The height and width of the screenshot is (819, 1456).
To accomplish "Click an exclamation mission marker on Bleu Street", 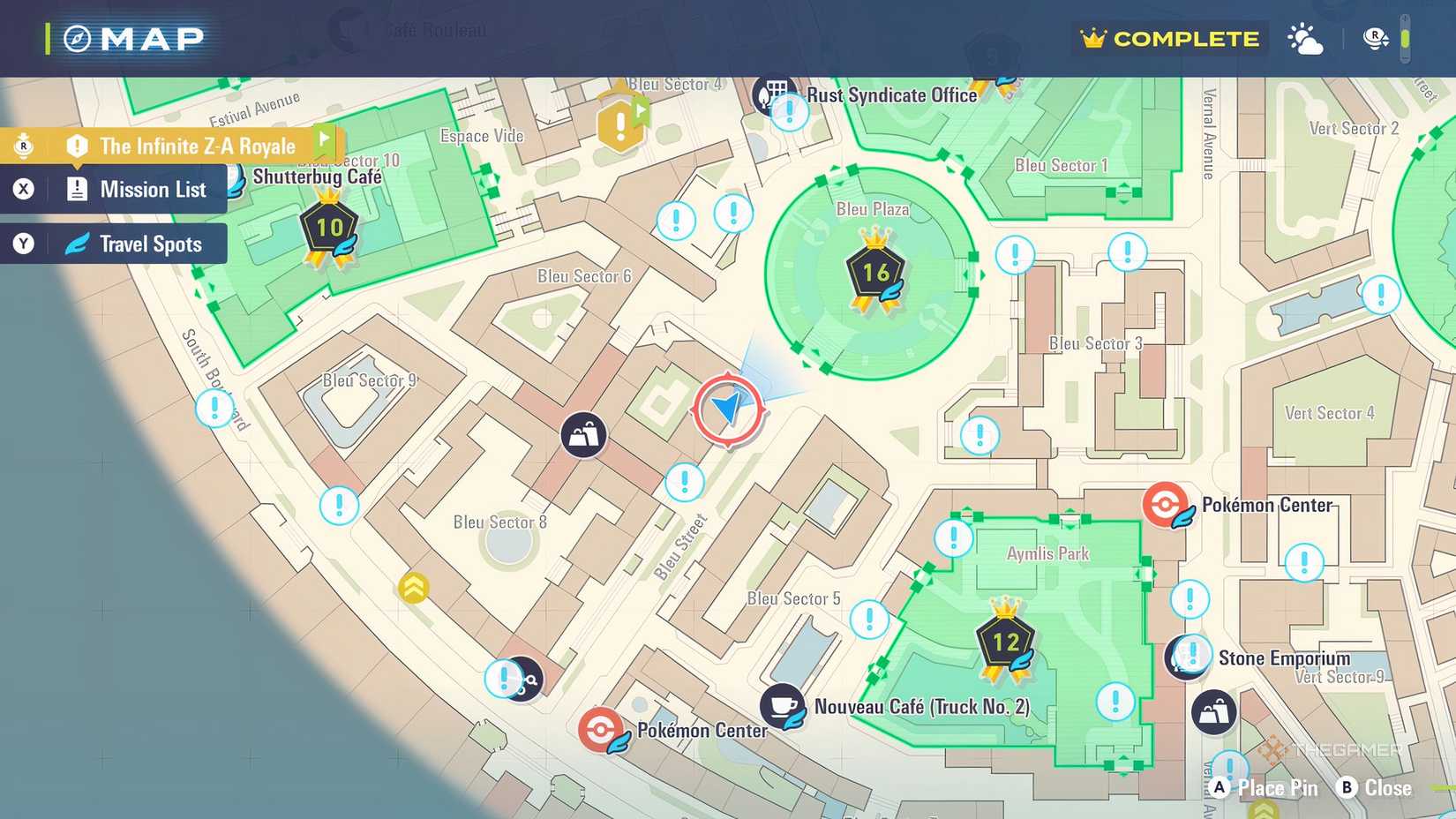I will pos(684,484).
